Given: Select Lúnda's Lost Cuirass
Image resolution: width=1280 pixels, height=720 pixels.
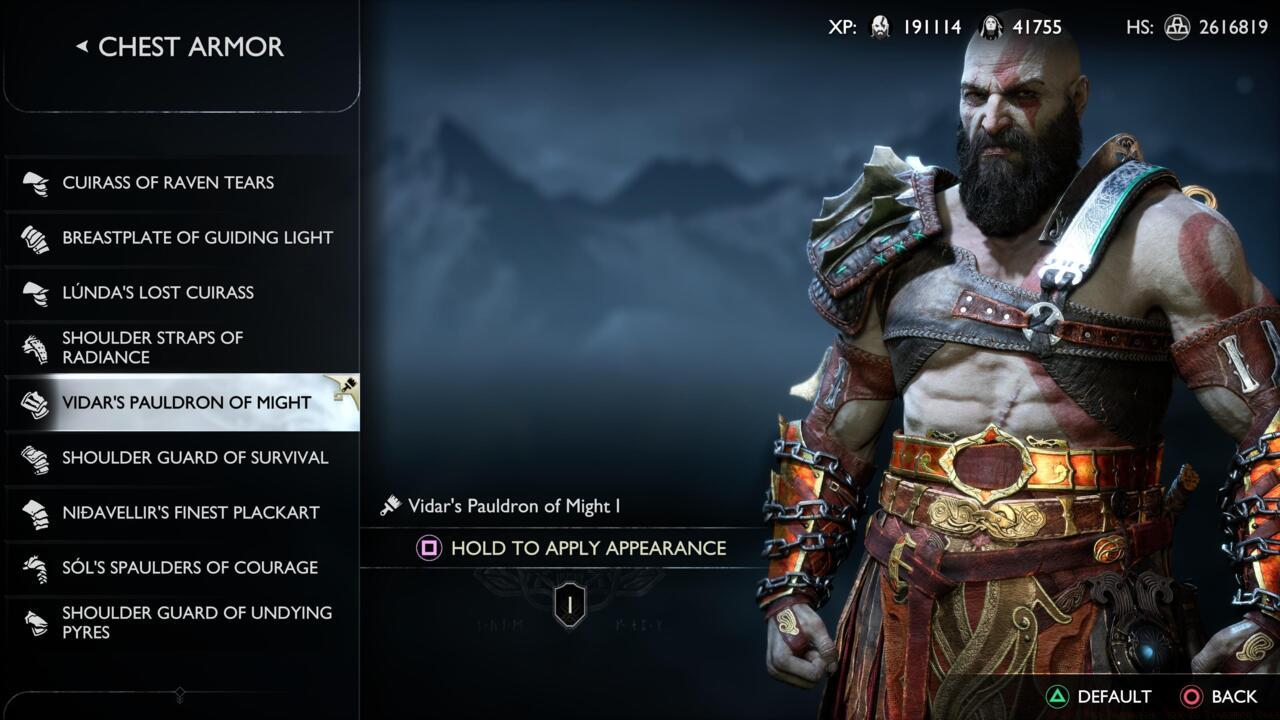Looking at the screenshot, I should [158, 293].
